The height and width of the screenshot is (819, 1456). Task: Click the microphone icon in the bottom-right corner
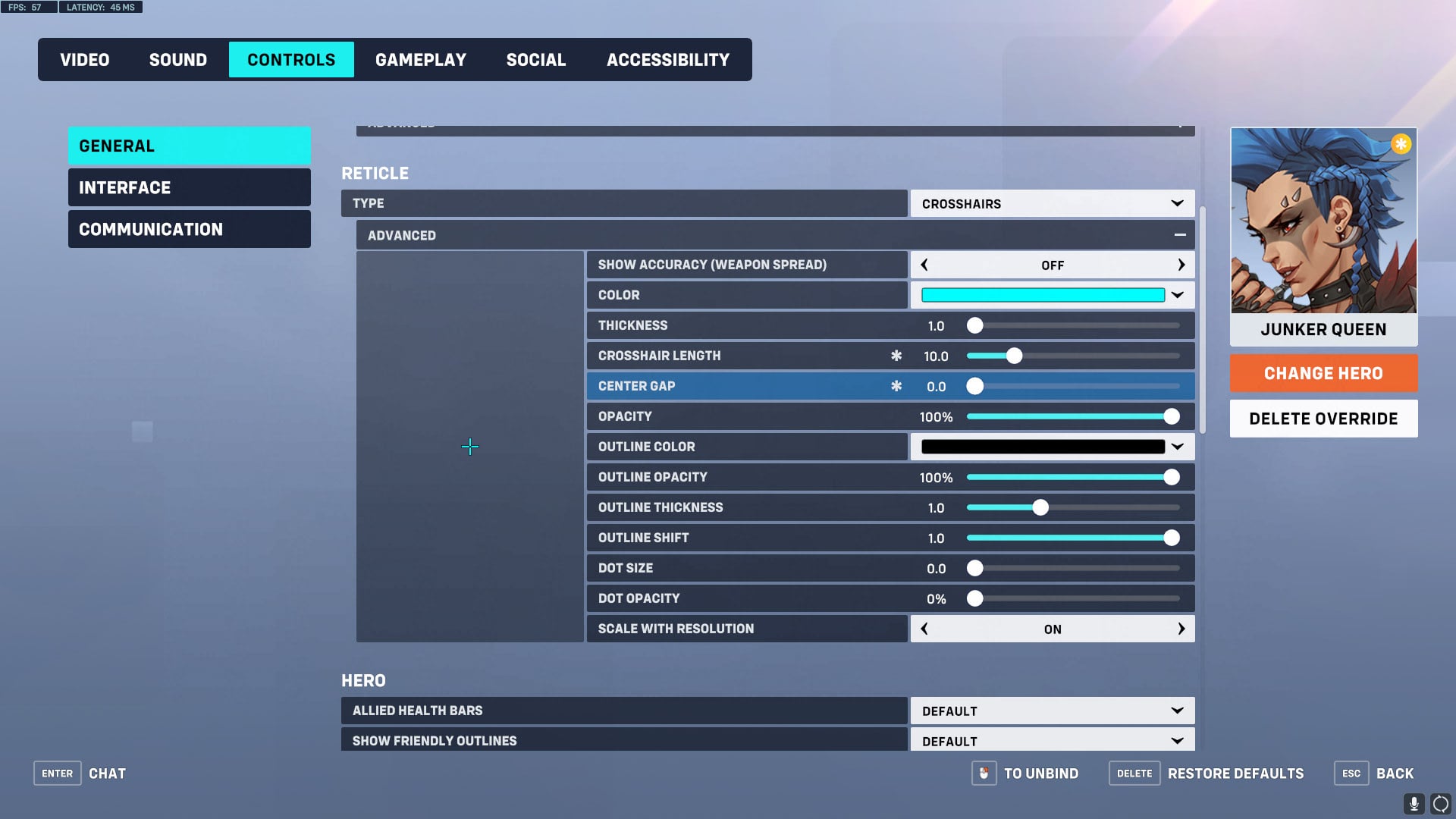point(1415,802)
